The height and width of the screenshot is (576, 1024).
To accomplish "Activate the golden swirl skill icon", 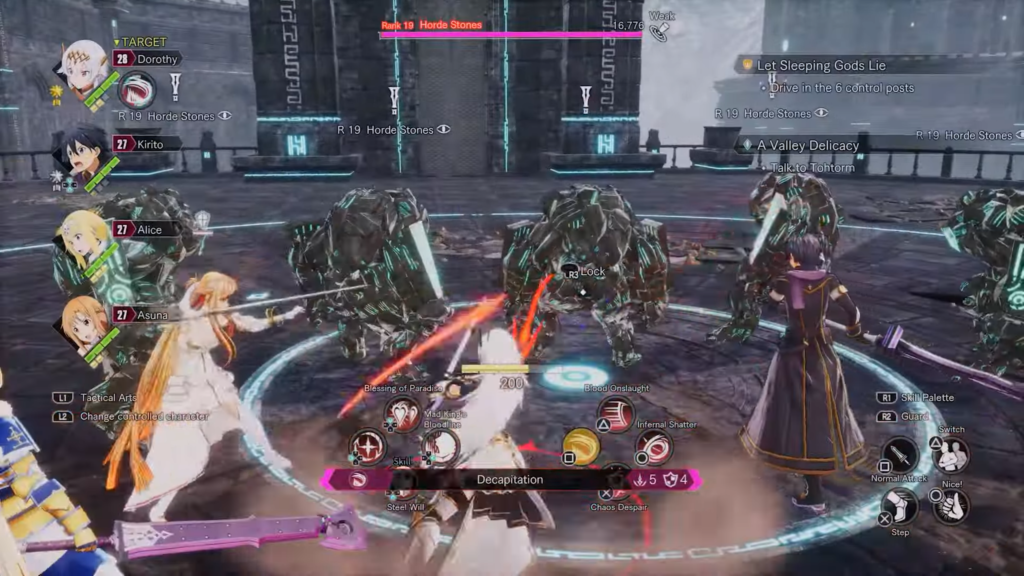I will [581, 447].
